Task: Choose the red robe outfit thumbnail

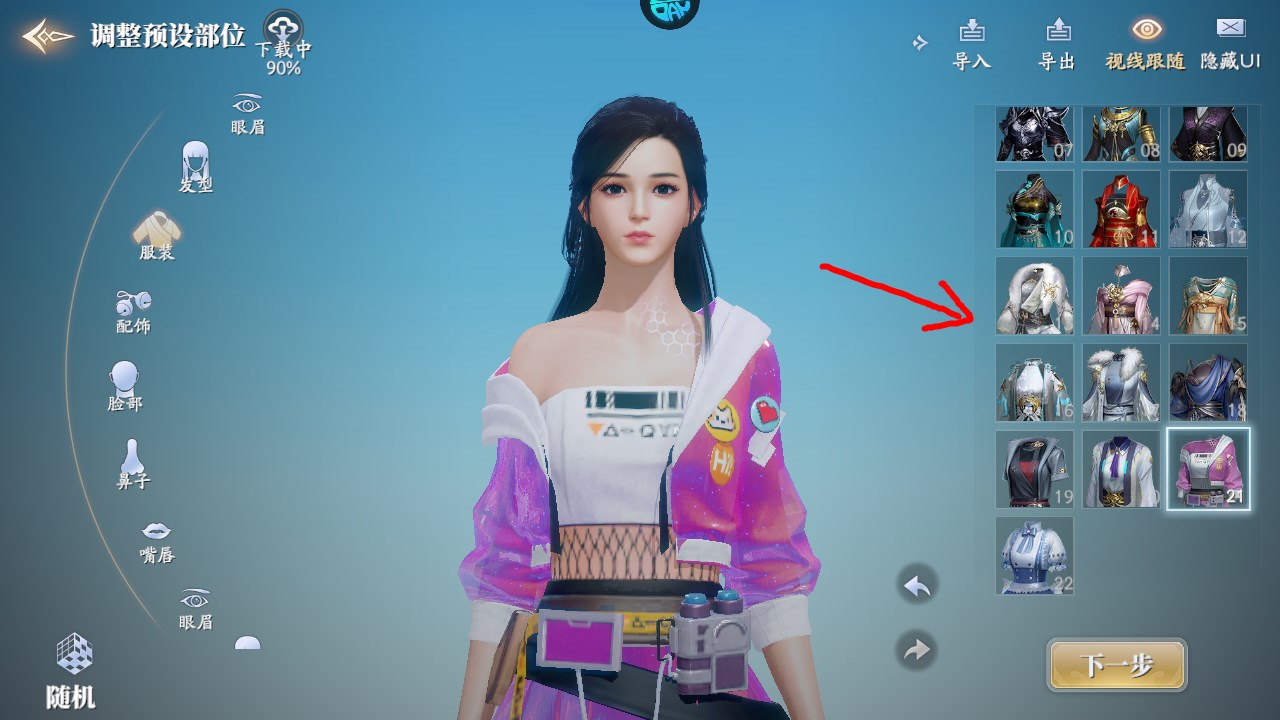Action: 1121,209
